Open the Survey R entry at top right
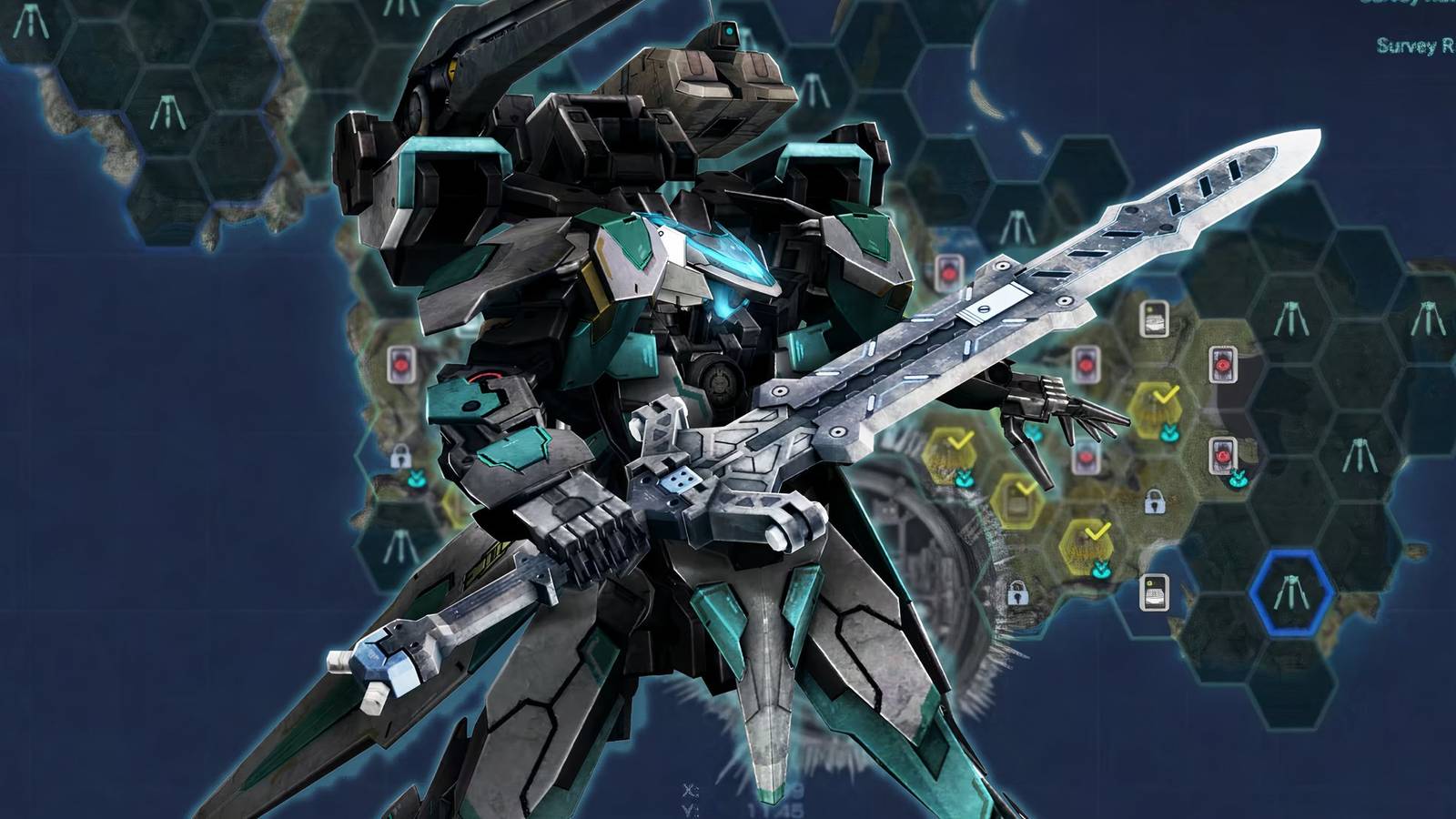Screen dimensions: 1456x819 [1416, 42]
